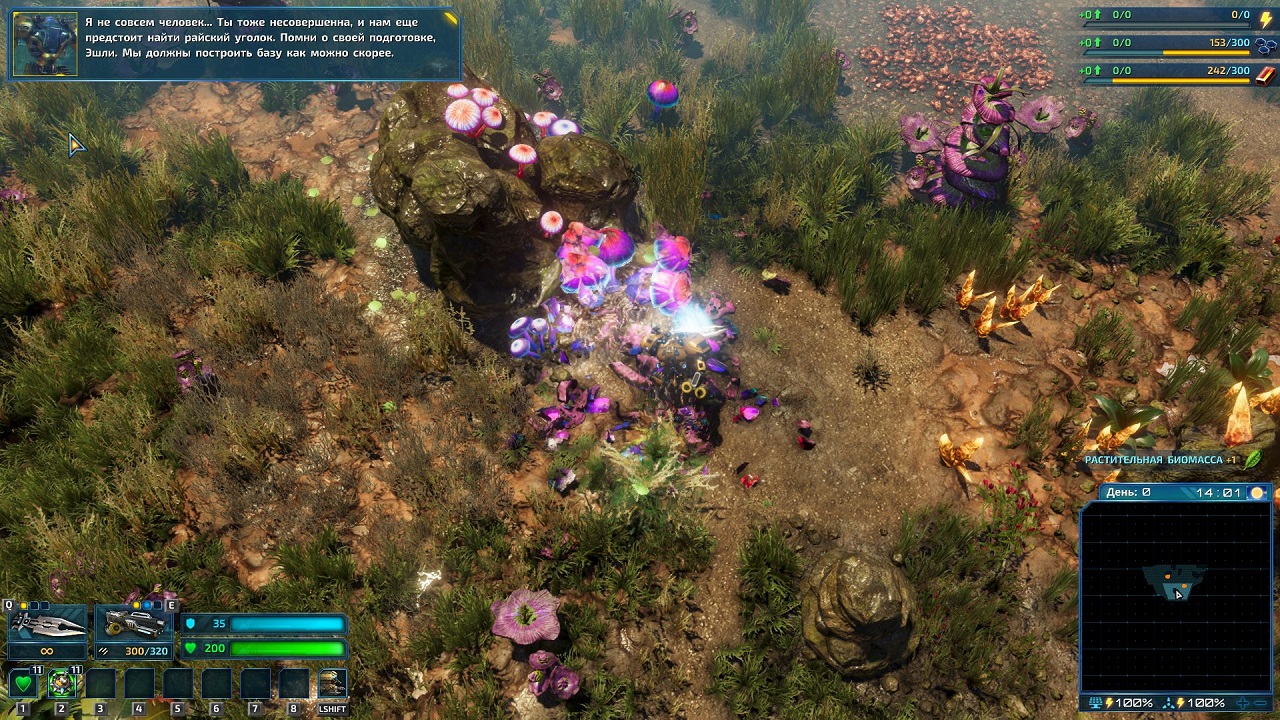1280x720 pixels.
Task: Click the sun day-cycle icon above minimap
Action: [x=1257, y=493]
